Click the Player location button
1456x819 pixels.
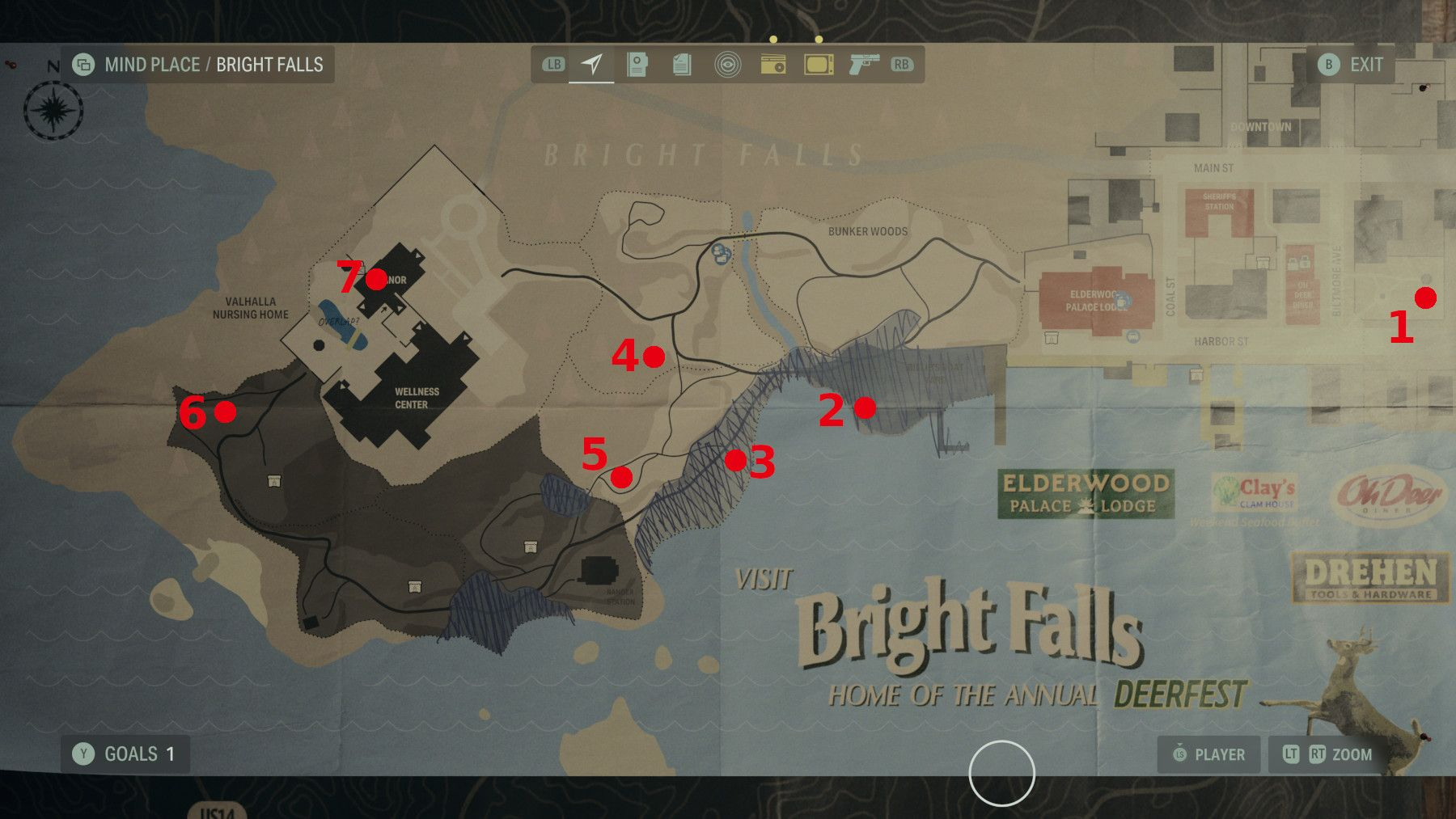pos(1208,754)
